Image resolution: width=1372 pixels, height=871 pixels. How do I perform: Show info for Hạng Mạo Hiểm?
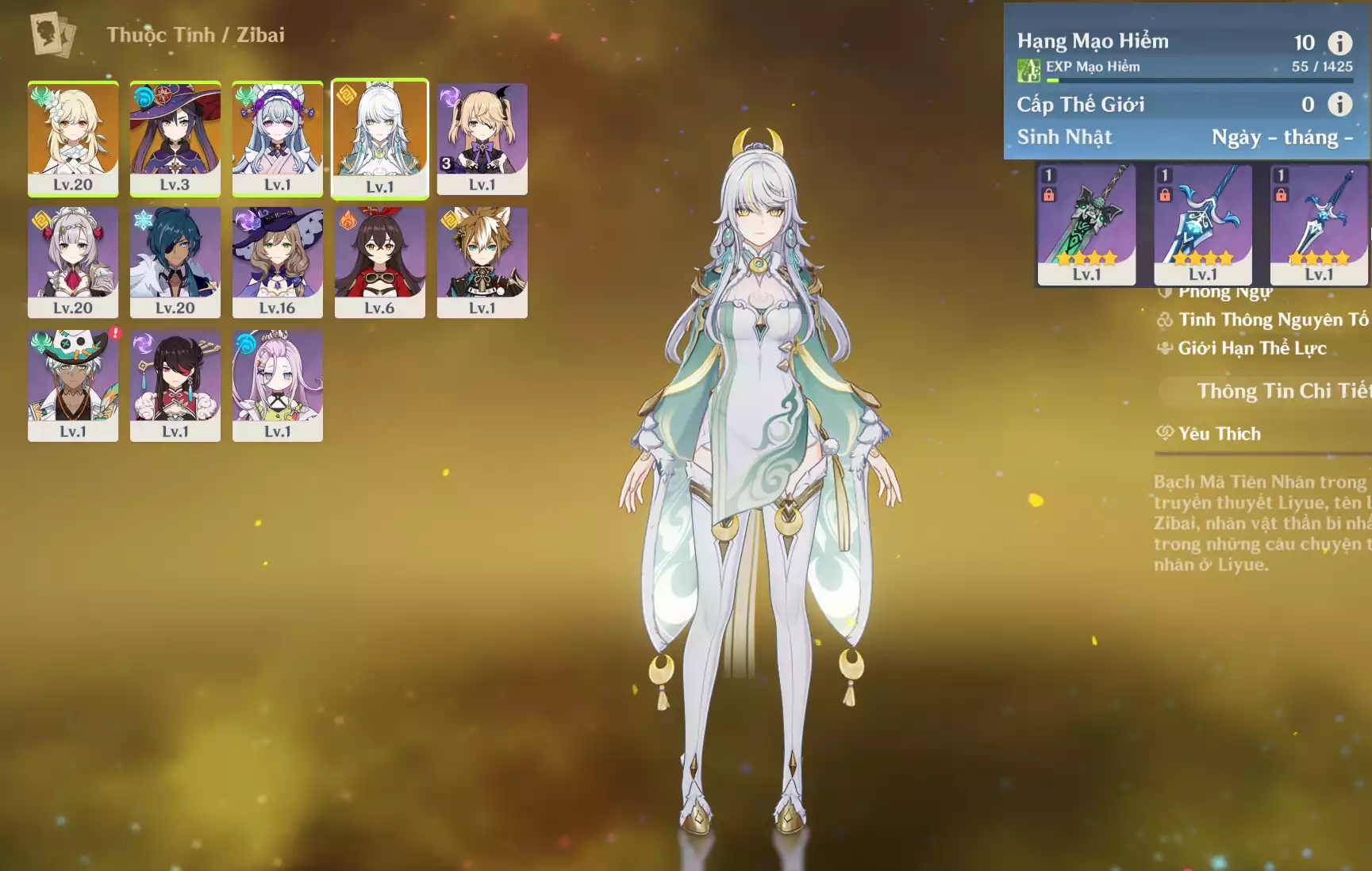[x=1339, y=43]
